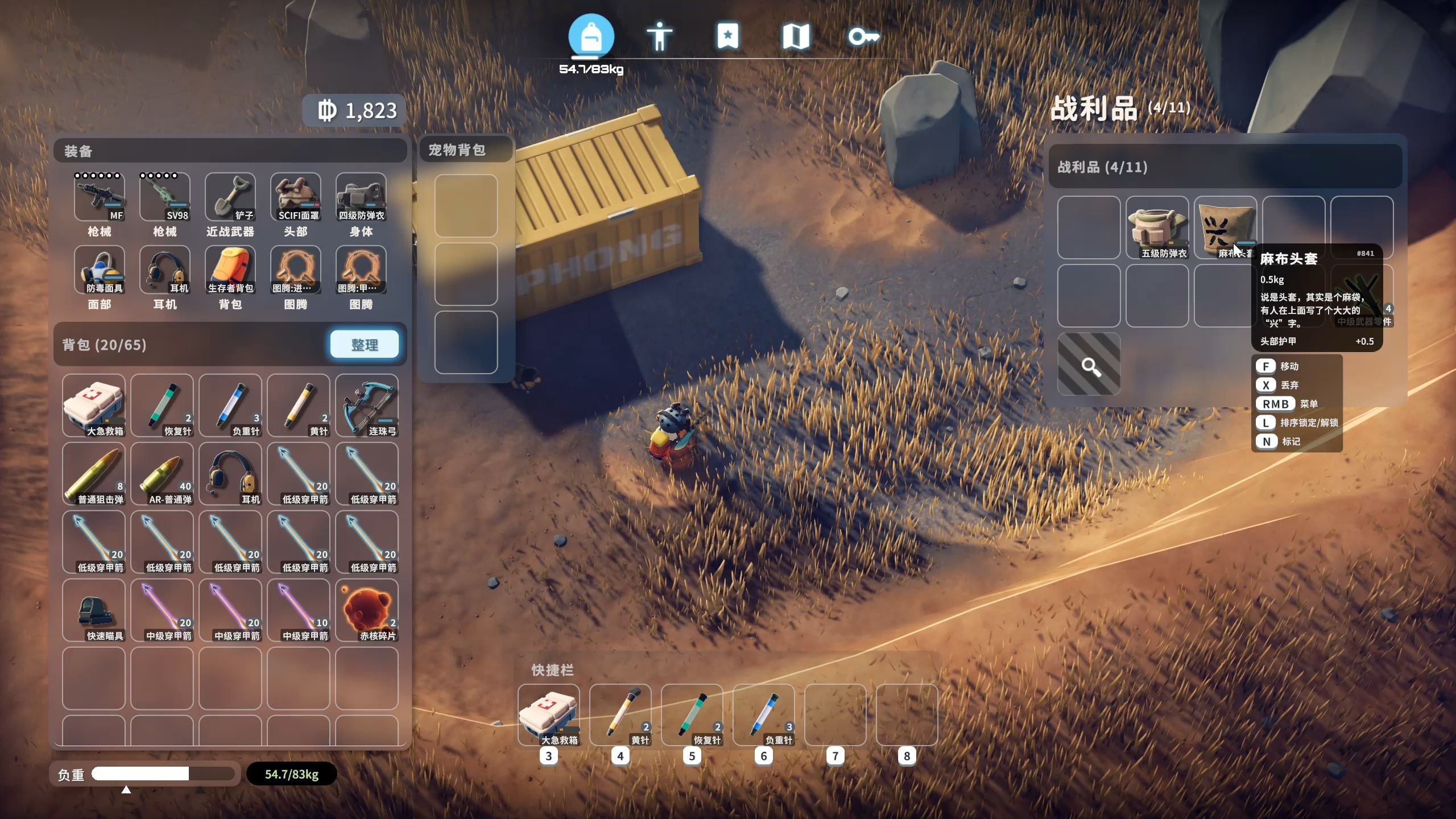1456x819 pixels.
Task: Choose the equipped 生存者背包 backpack slot
Action: (230, 270)
